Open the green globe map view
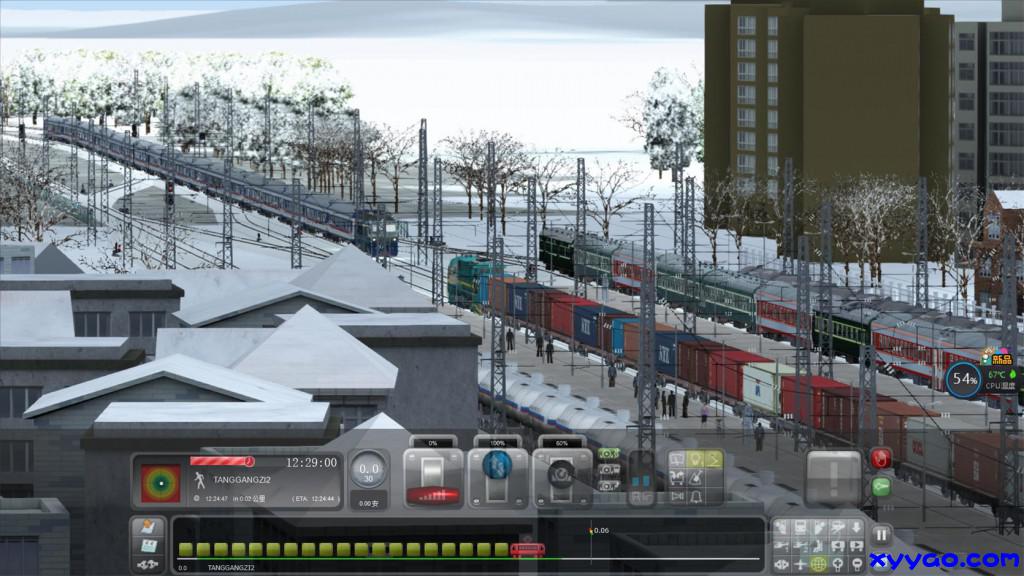This screenshot has width=1024, height=576. pyautogui.click(x=818, y=564)
